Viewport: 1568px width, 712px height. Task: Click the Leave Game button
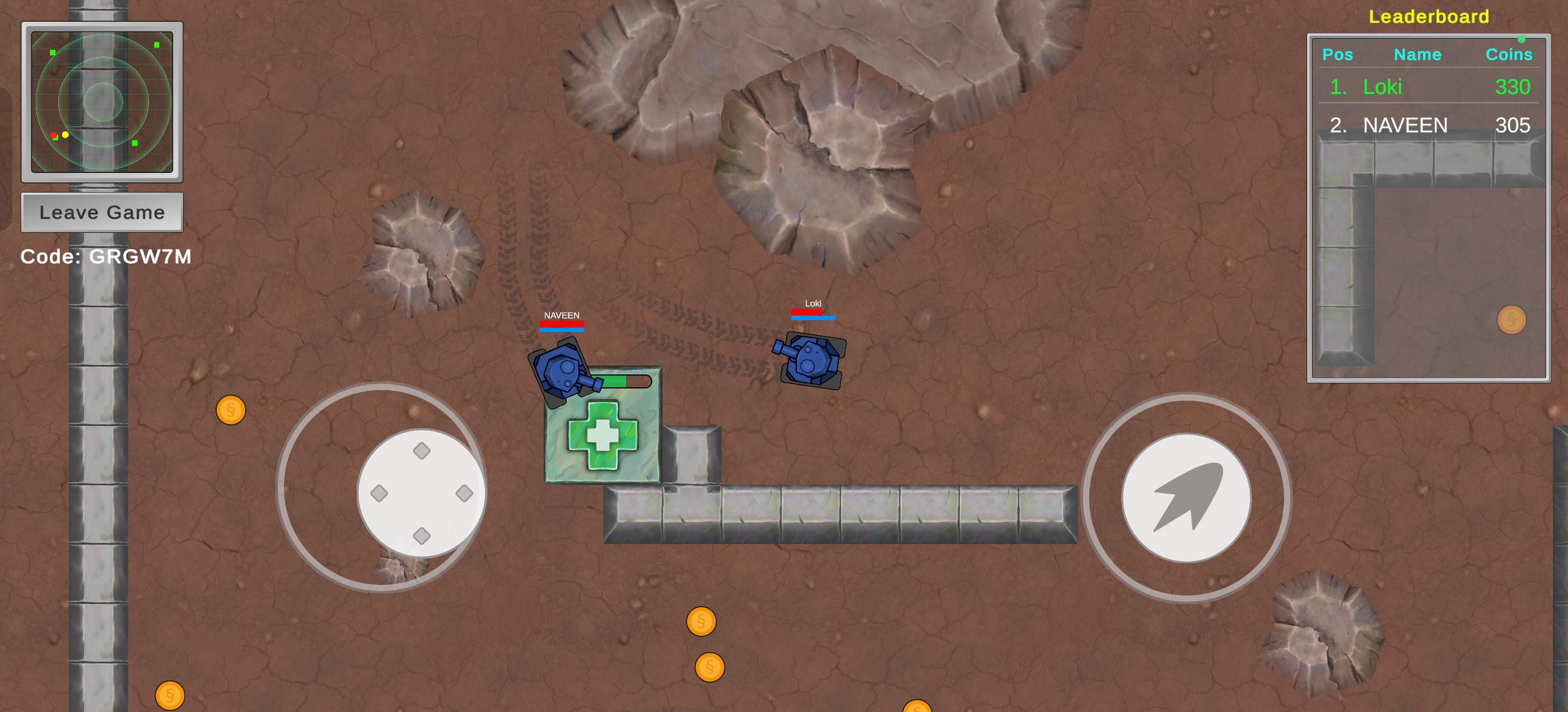pyautogui.click(x=102, y=212)
